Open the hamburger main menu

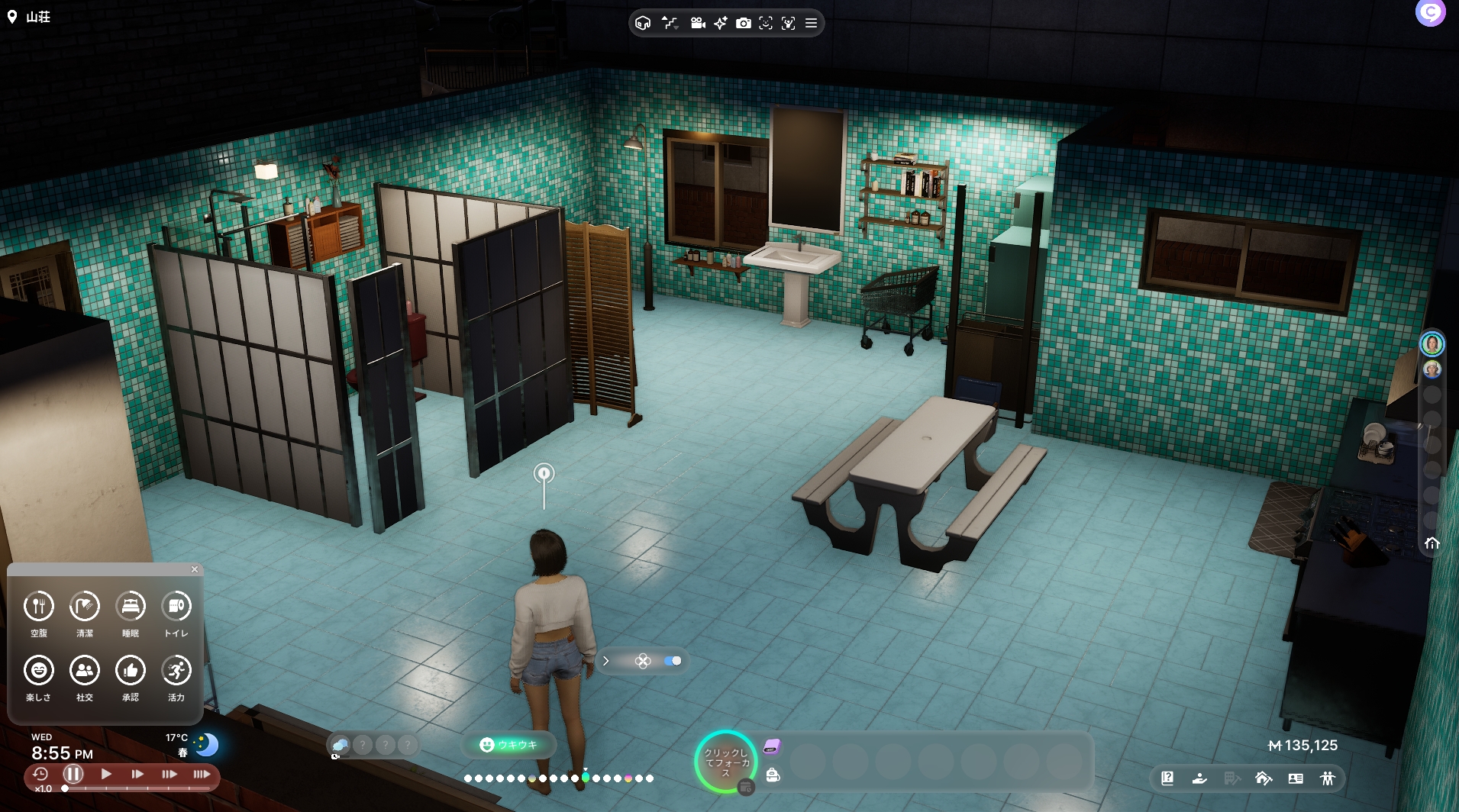812,24
